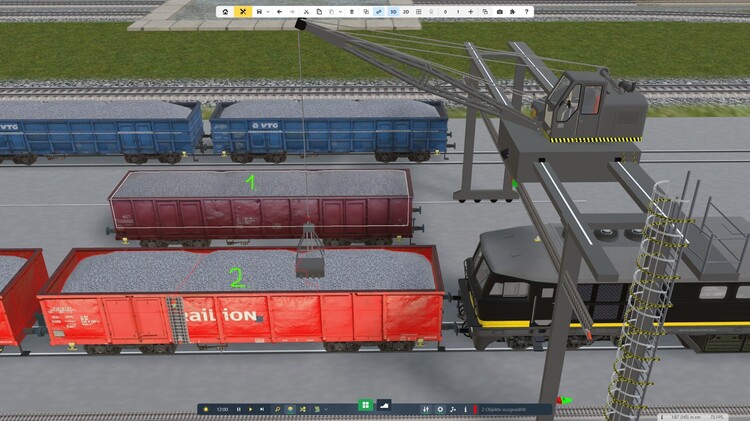Screen dimensions: 750x421
Task: Open help via the question mark icon
Action: point(527,11)
